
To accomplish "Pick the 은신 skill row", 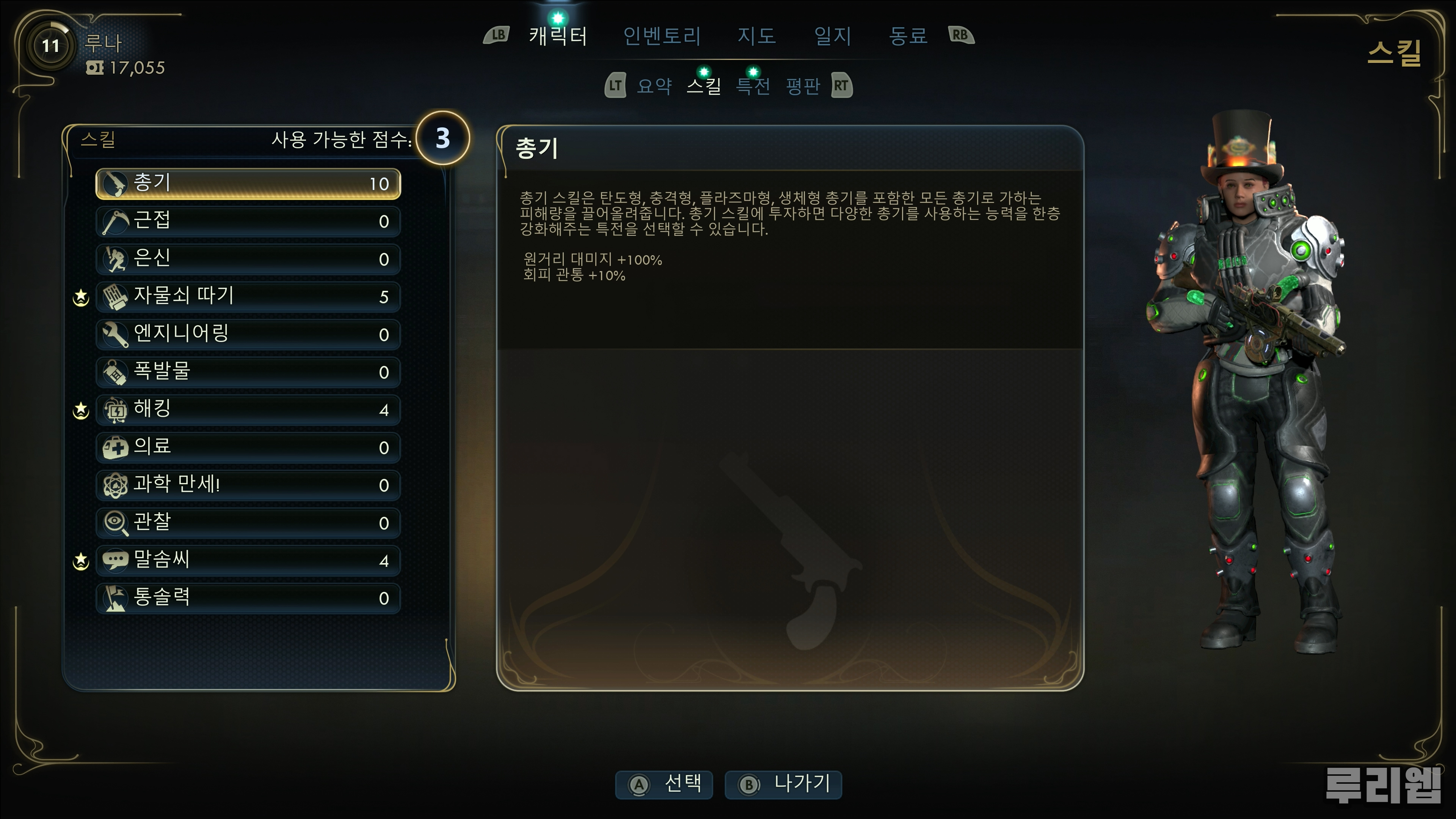I will [x=248, y=259].
